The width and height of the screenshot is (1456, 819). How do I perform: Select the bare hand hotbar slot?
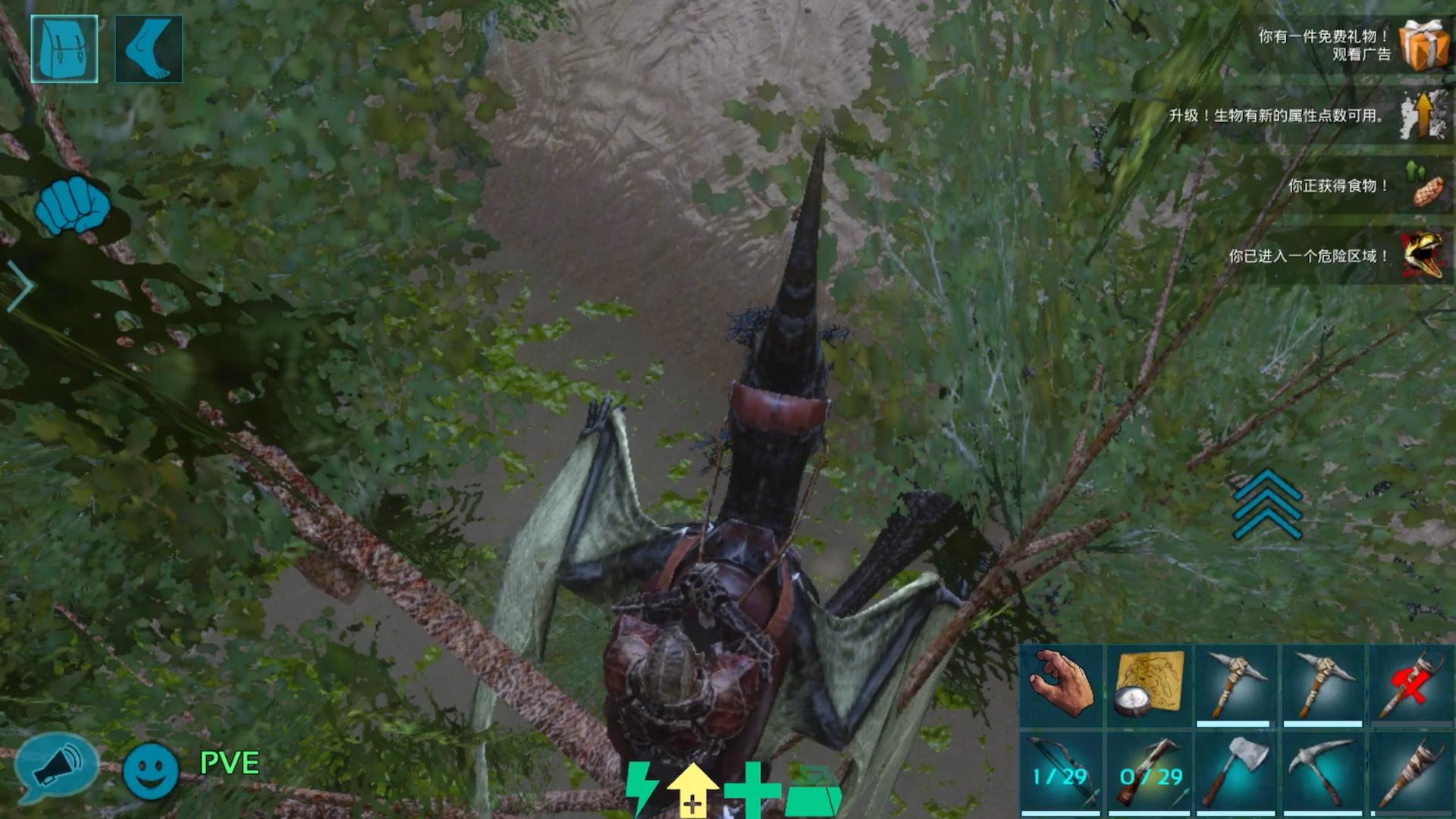tap(1061, 686)
